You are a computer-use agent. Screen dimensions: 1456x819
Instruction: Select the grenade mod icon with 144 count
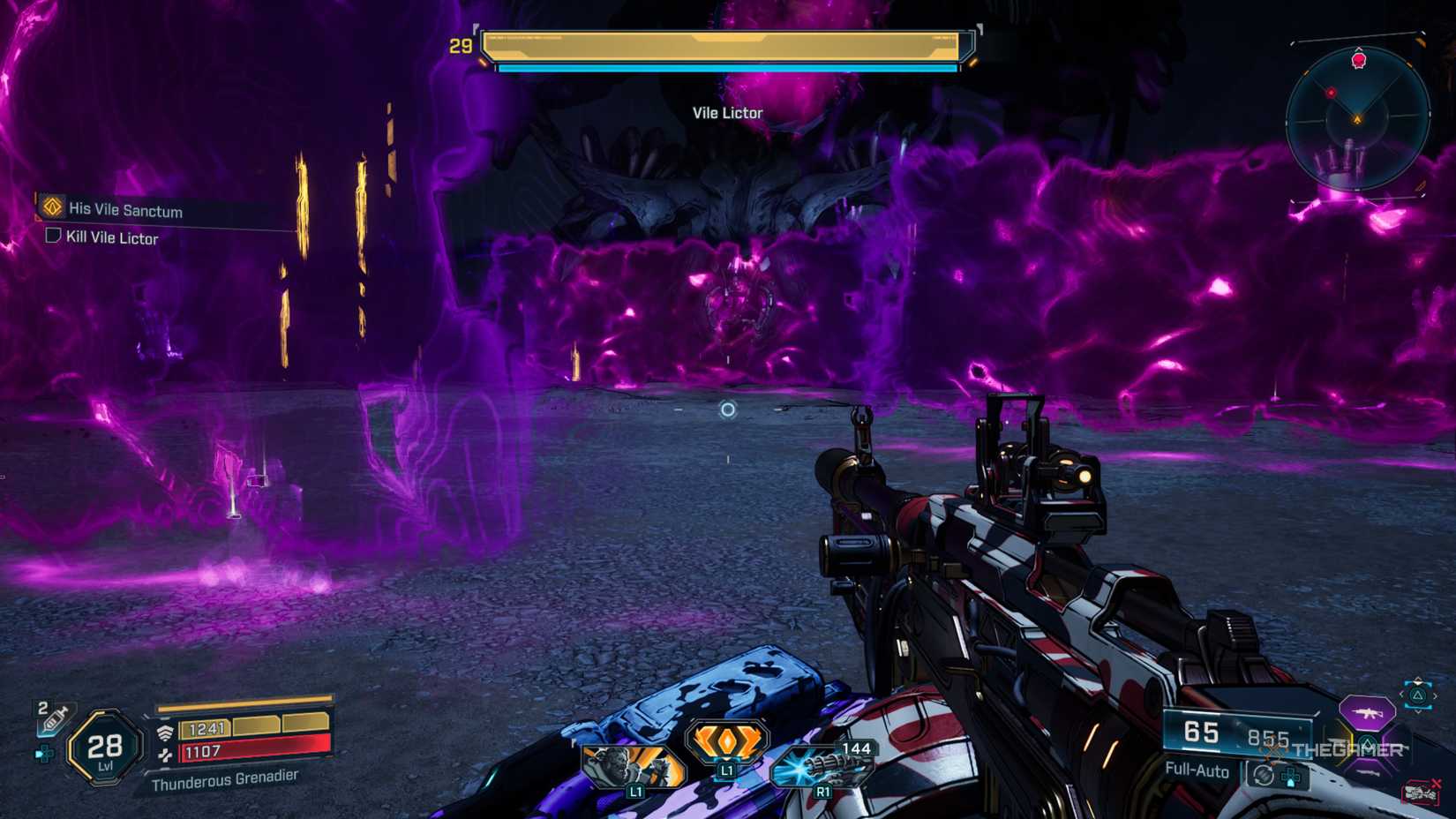point(821,766)
